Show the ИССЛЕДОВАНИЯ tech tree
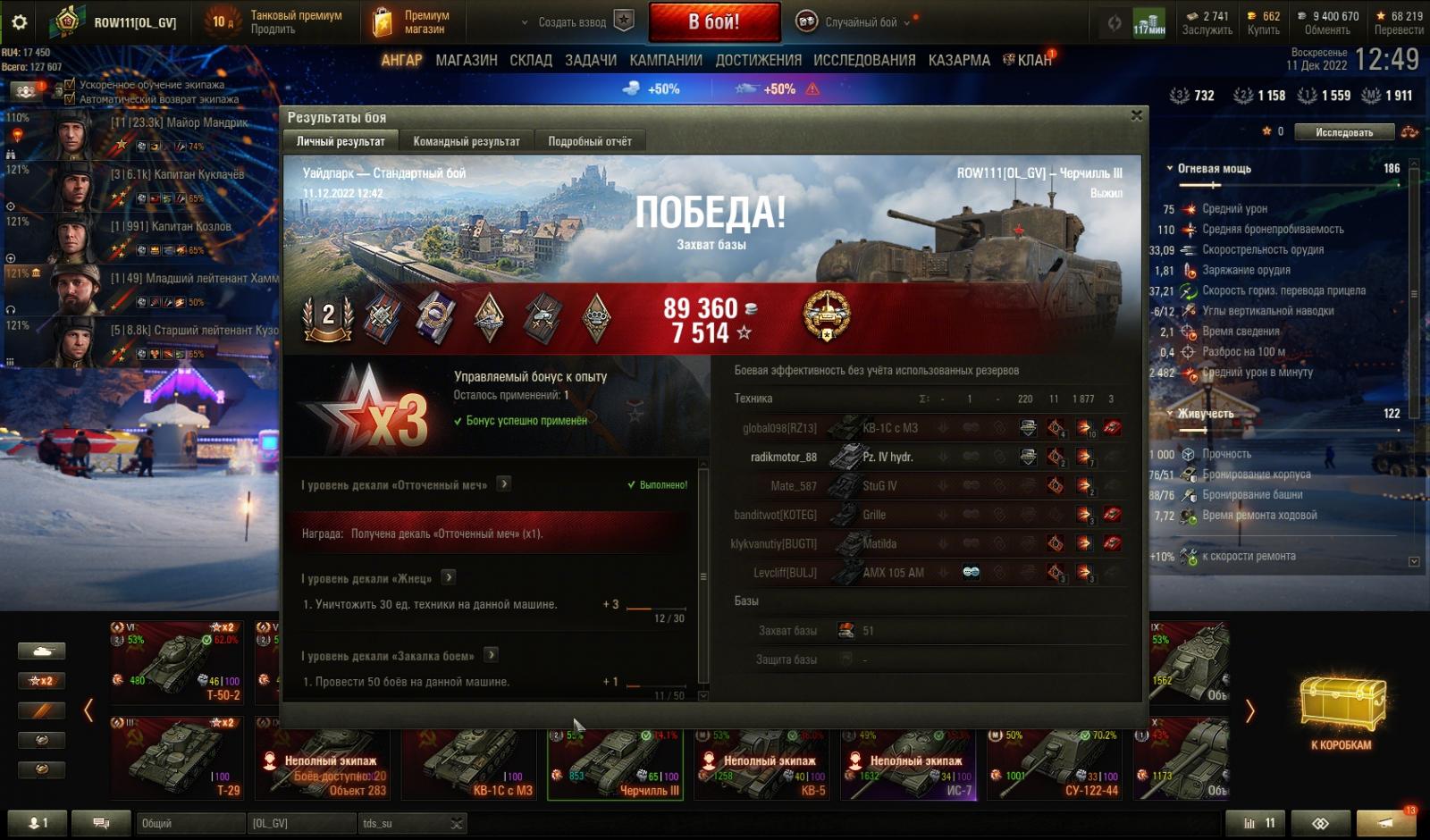Screen dimensions: 1430x840 pyautogui.click(x=864, y=60)
